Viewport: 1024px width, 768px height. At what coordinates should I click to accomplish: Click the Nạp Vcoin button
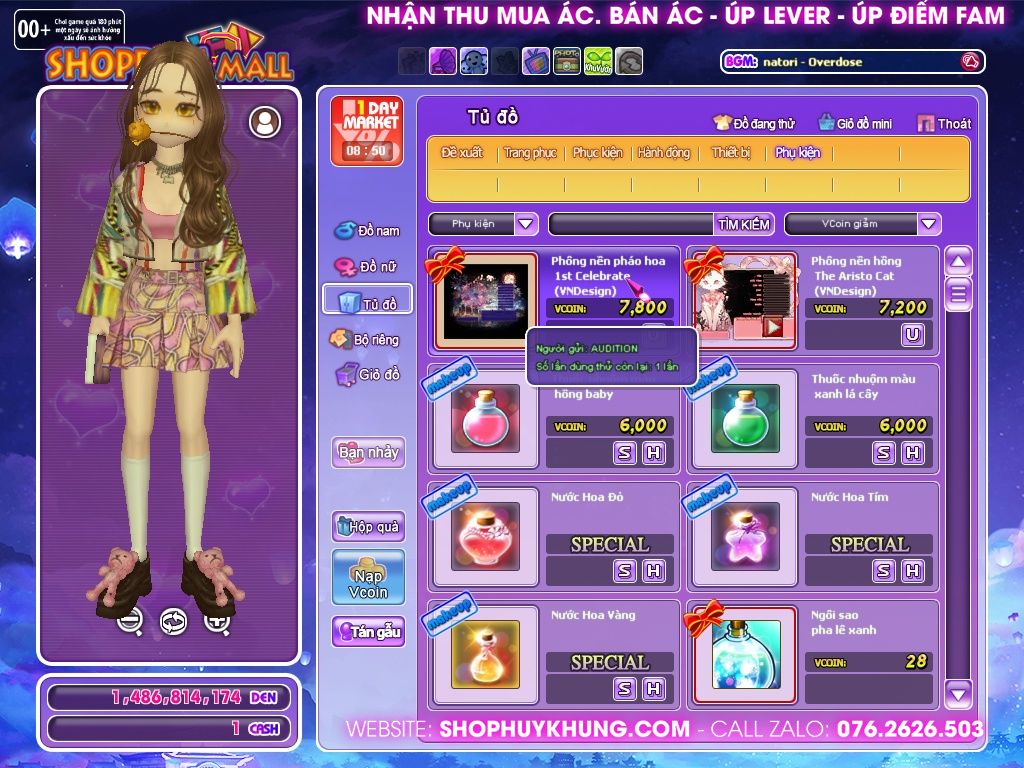pyautogui.click(x=368, y=577)
